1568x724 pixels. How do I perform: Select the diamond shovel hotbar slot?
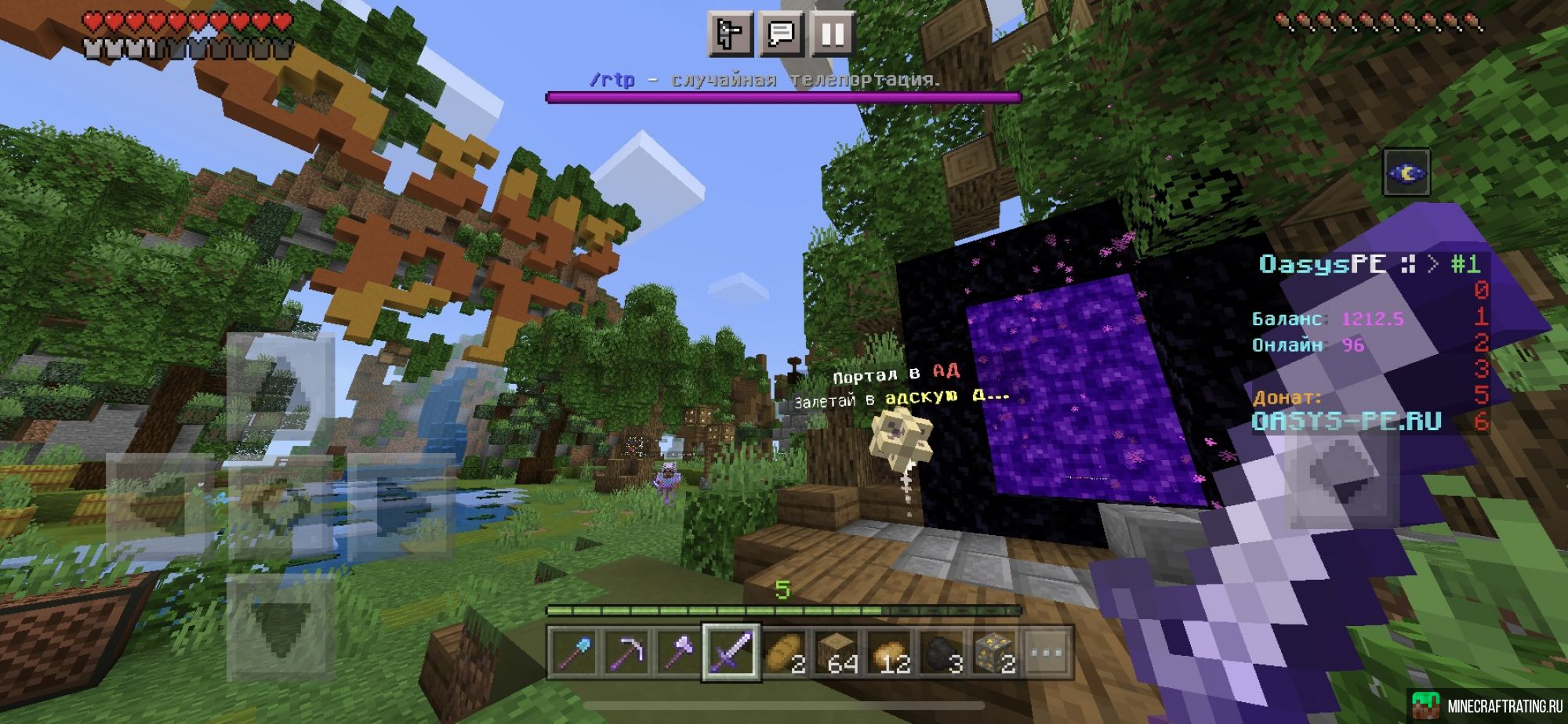tap(574, 652)
